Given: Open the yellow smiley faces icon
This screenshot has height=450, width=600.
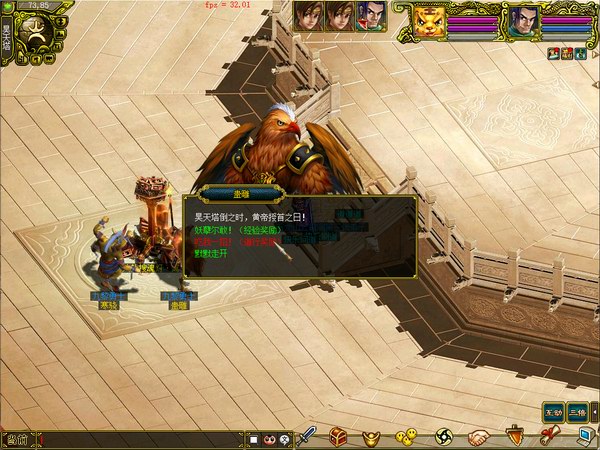Looking at the screenshot, I should [406, 437].
